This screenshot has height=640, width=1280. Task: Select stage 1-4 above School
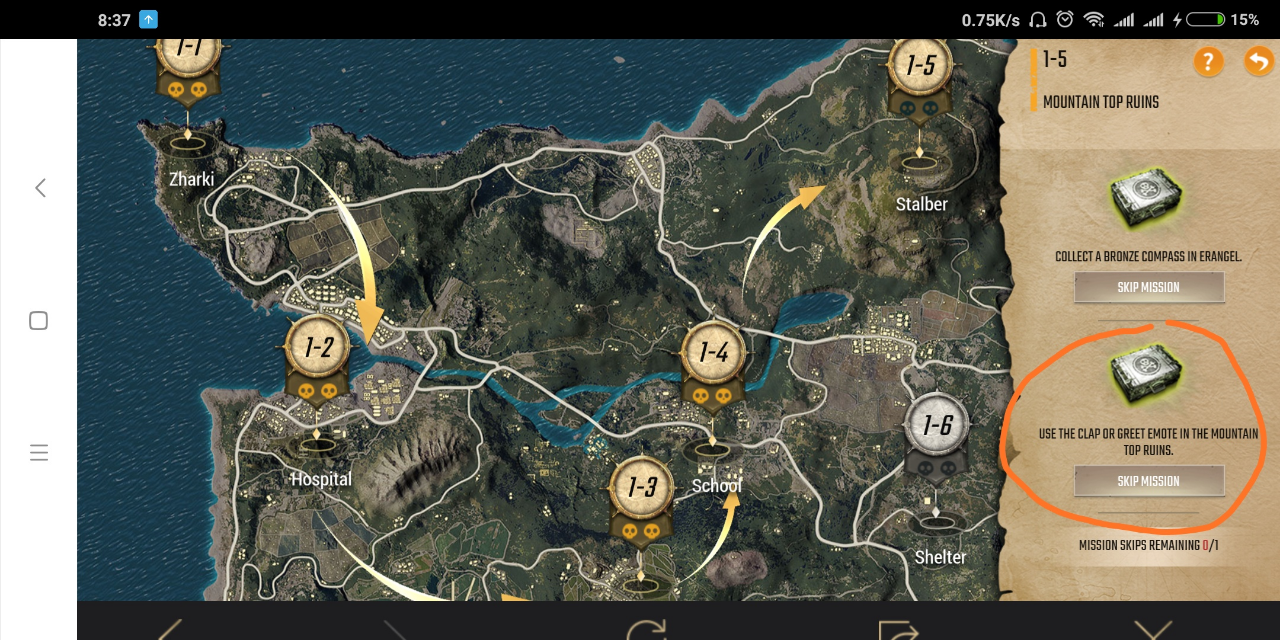(x=713, y=354)
